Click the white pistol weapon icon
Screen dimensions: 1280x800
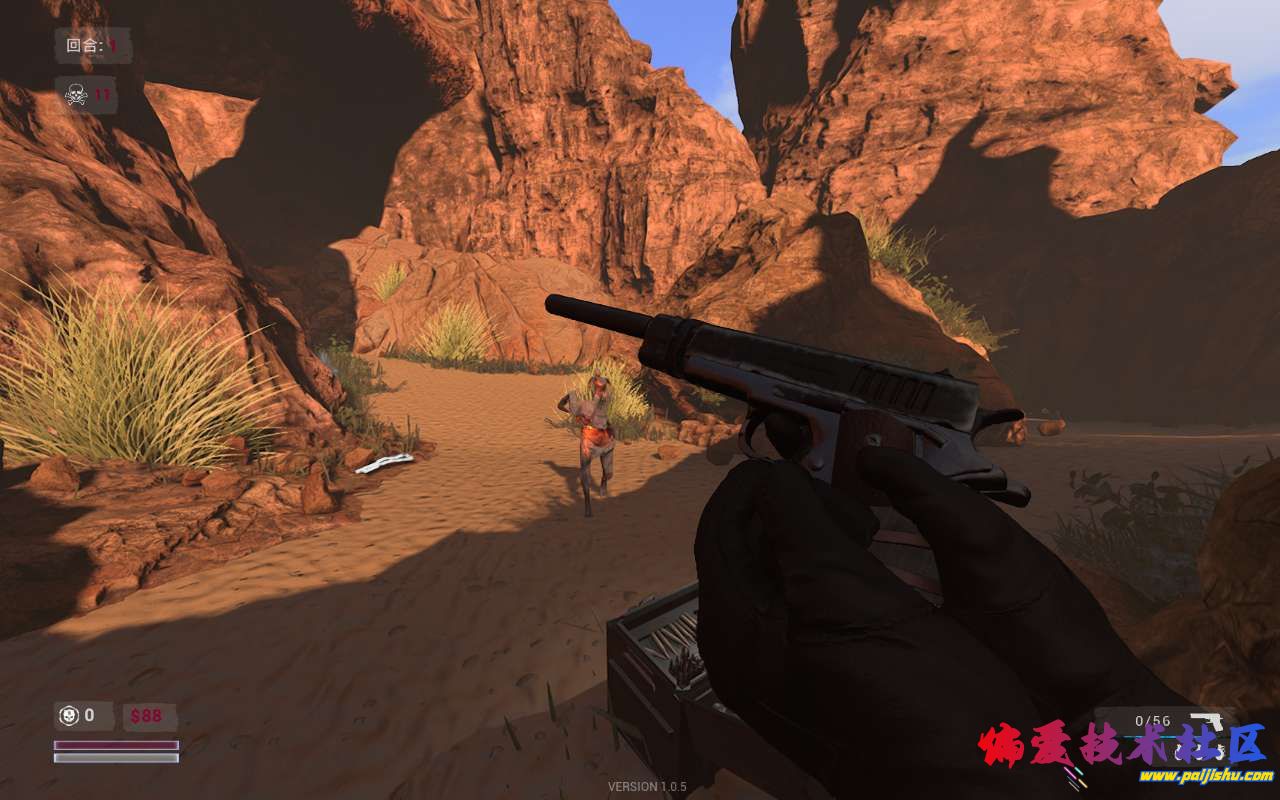click(x=1208, y=722)
